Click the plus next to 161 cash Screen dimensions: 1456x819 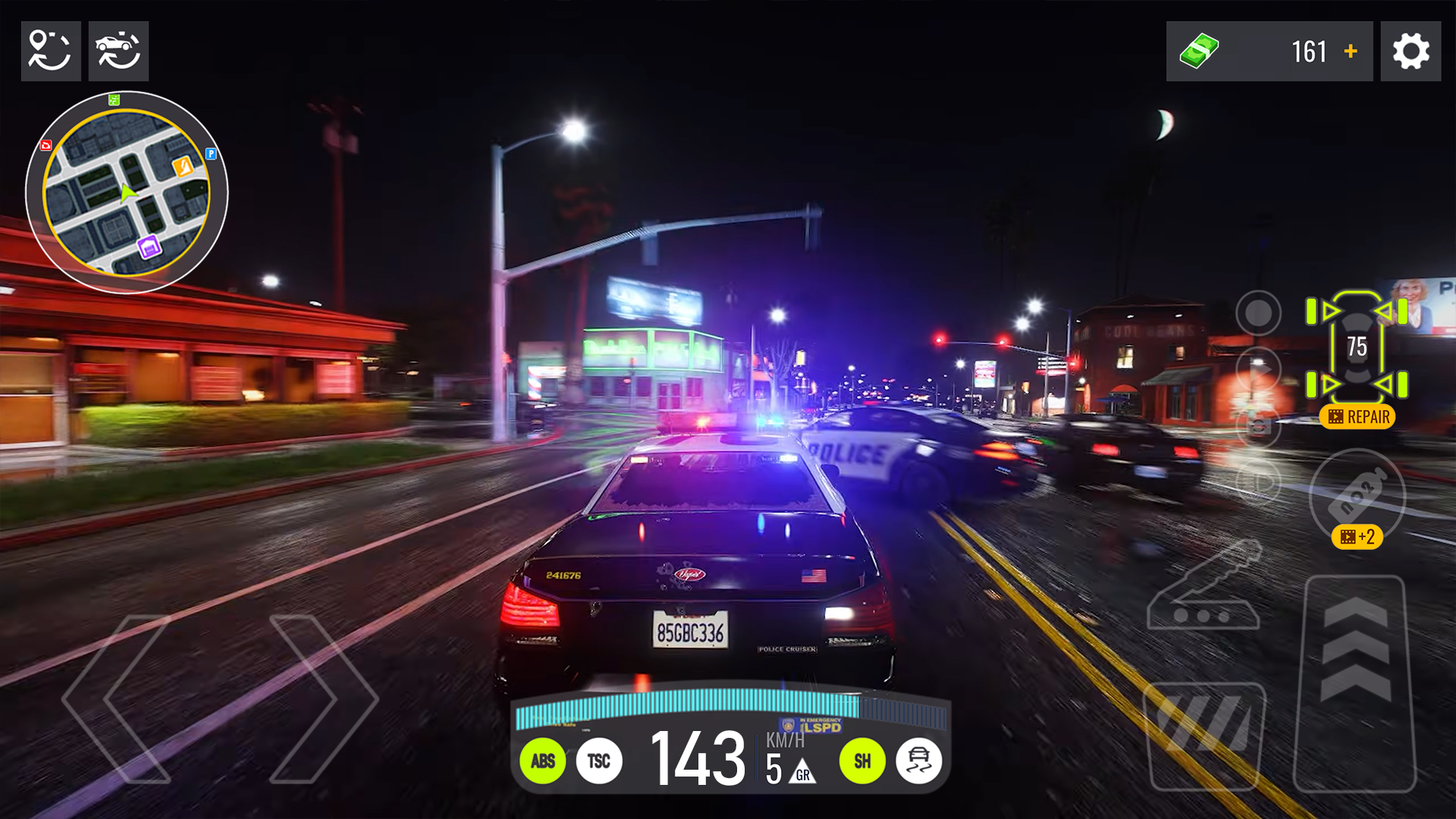click(x=1351, y=51)
